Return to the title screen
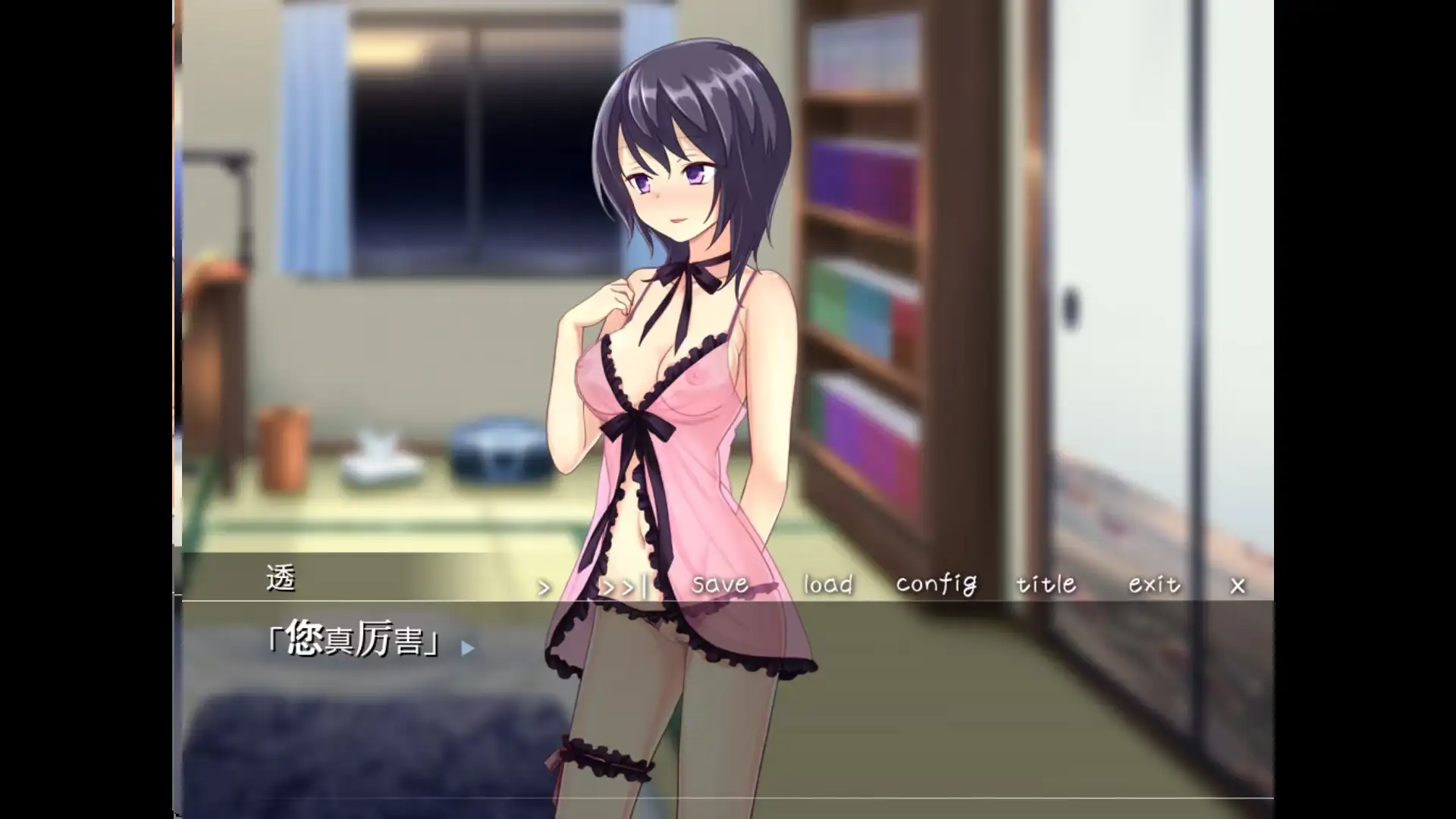 1046,584
